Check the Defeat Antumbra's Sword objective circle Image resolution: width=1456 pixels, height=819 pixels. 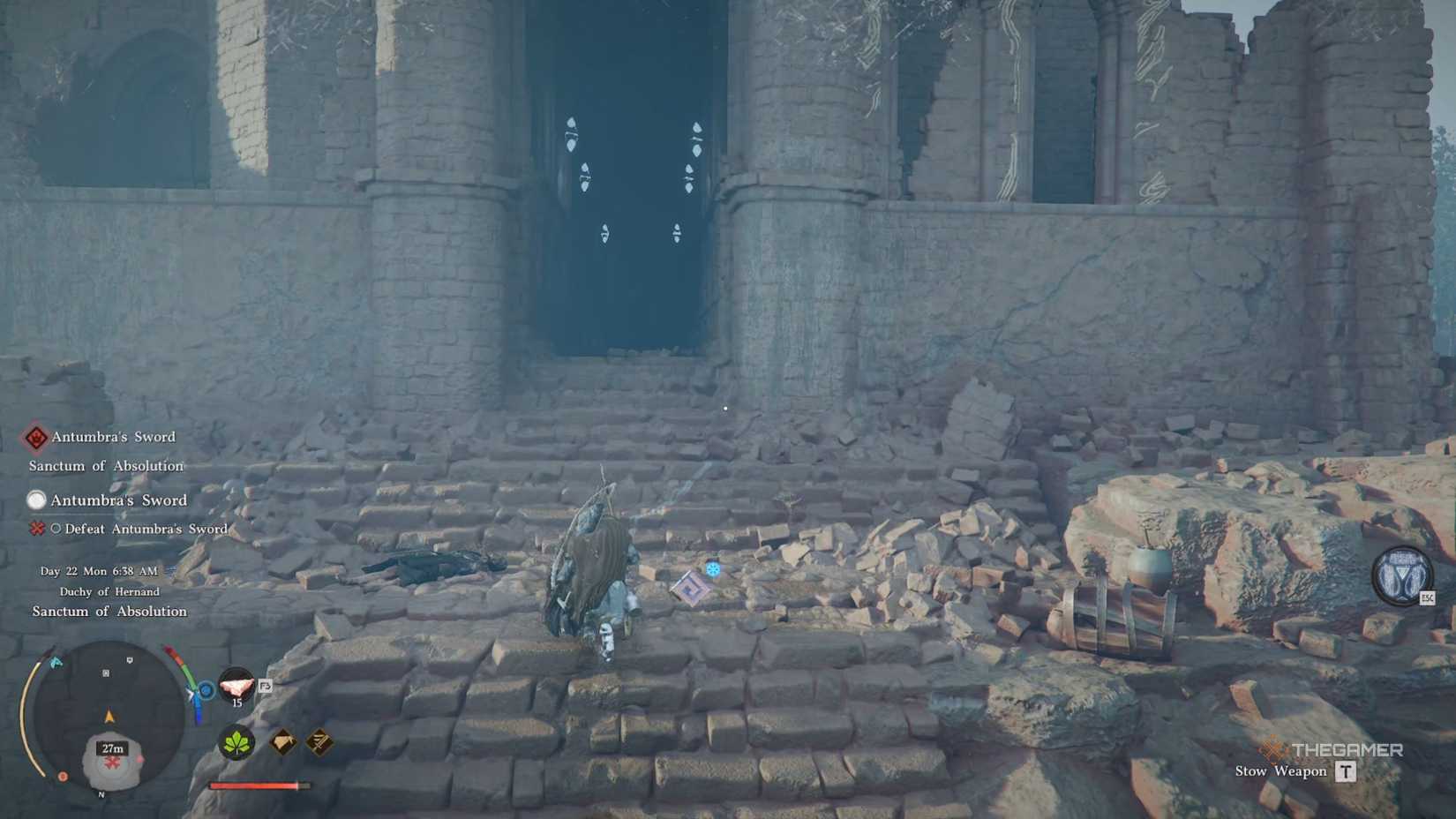click(x=57, y=529)
